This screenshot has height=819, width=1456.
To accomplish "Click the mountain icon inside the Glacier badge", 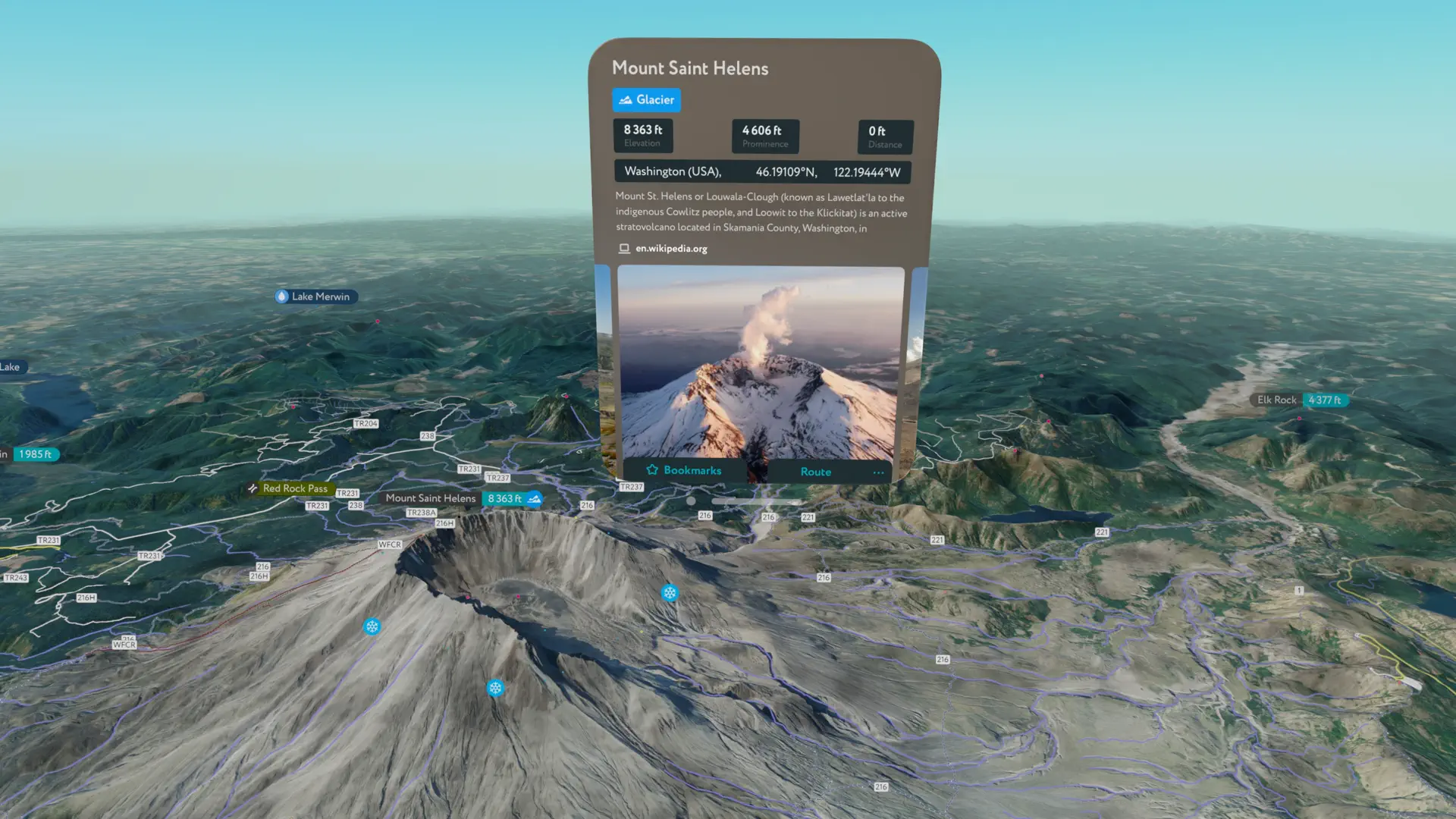I will [625, 99].
